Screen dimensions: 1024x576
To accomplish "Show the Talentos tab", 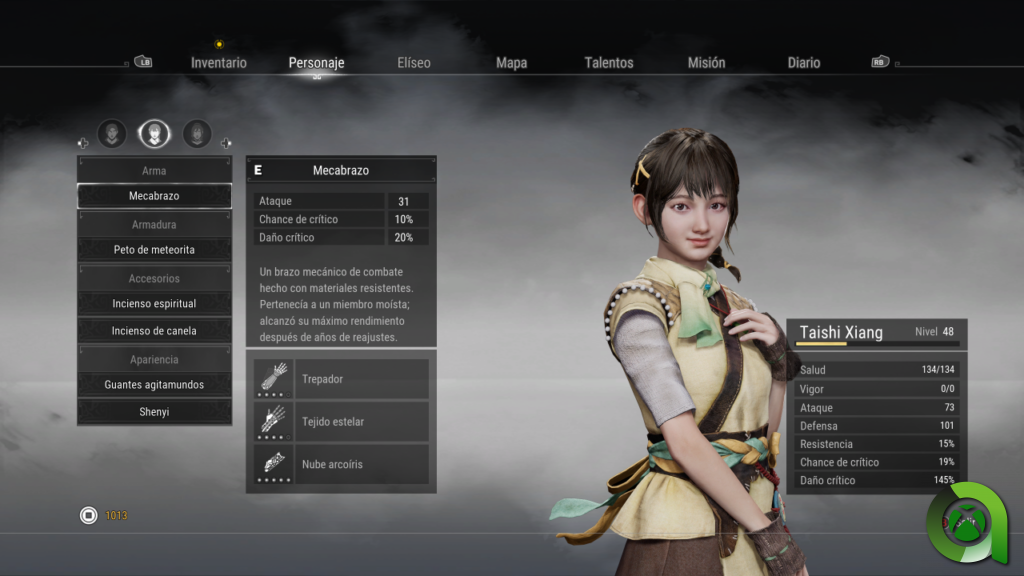I will 609,63.
